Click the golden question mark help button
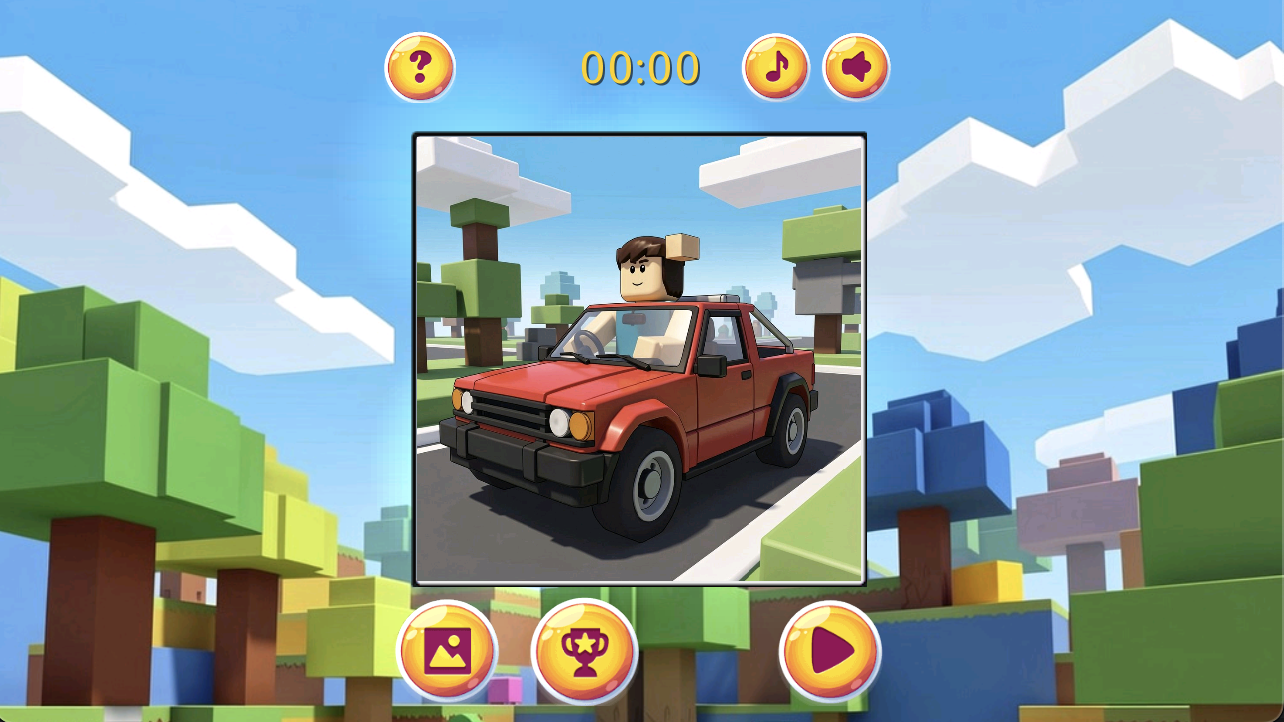The height and width of the screenshot is (722, 1284). 421,66
